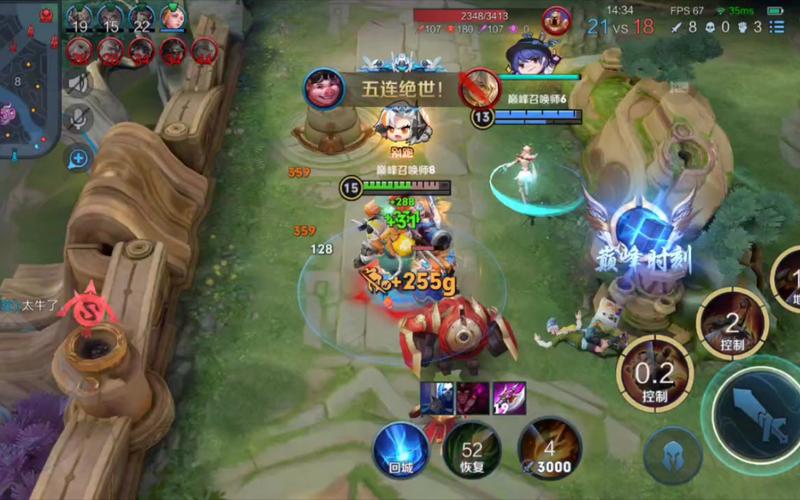Select the purple axe item icon marked 19

pyautogui.click(x=508, y=397)
